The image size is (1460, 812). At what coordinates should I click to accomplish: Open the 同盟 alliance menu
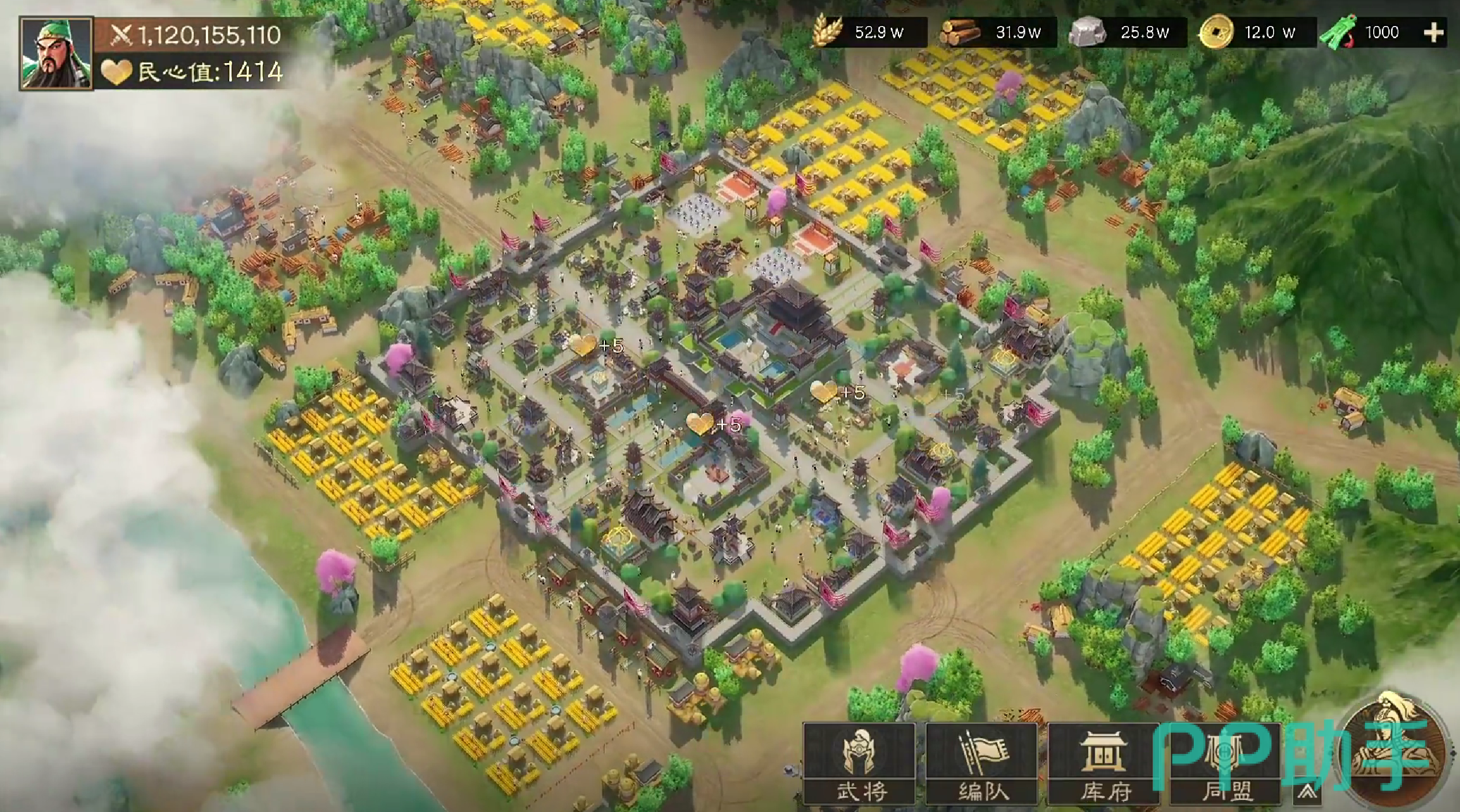(x=1226, y=763)
